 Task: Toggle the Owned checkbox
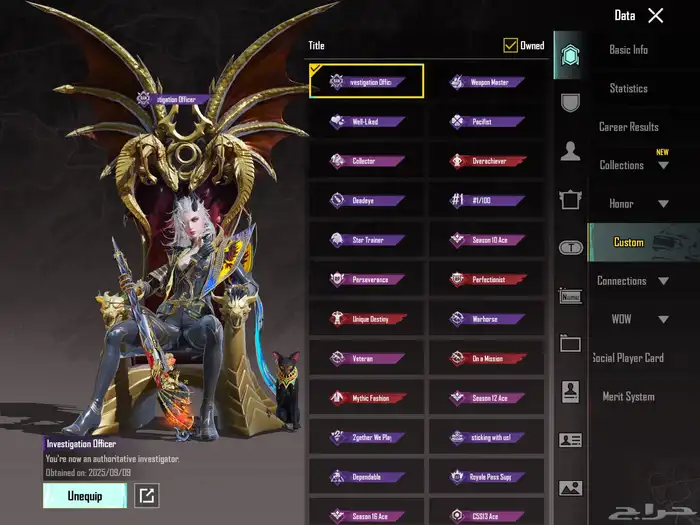tap(511, 45)
